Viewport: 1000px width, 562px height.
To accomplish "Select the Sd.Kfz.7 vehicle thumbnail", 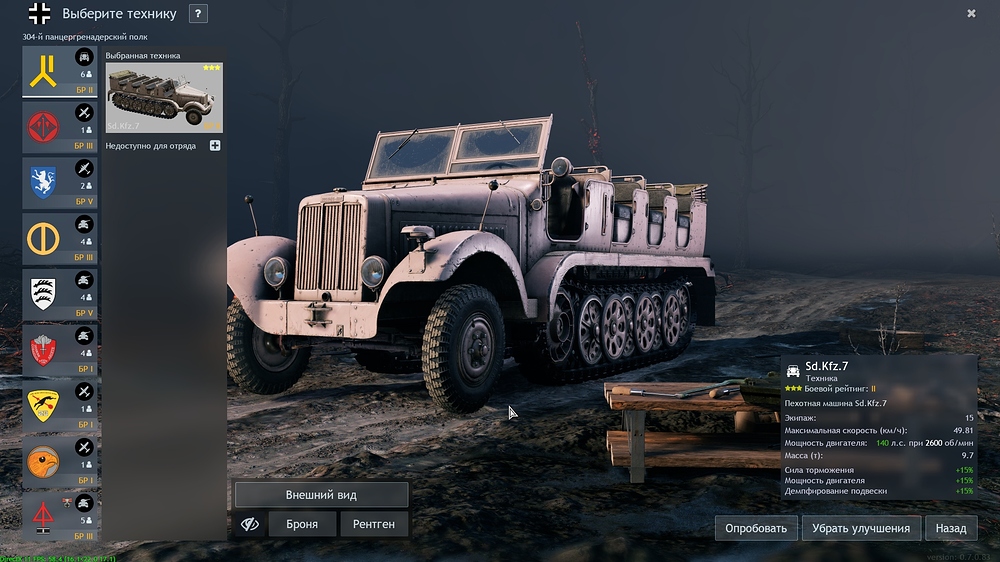I will click(x=164, y=97).
